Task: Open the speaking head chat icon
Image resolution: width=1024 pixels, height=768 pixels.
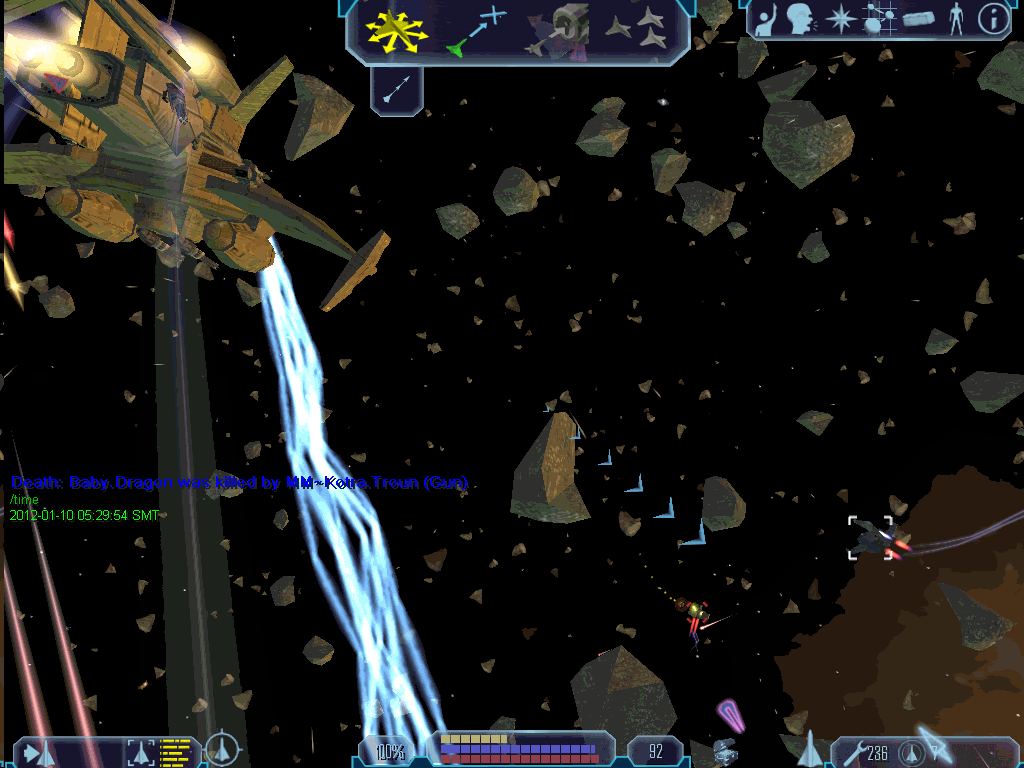Action: [799, 19]
